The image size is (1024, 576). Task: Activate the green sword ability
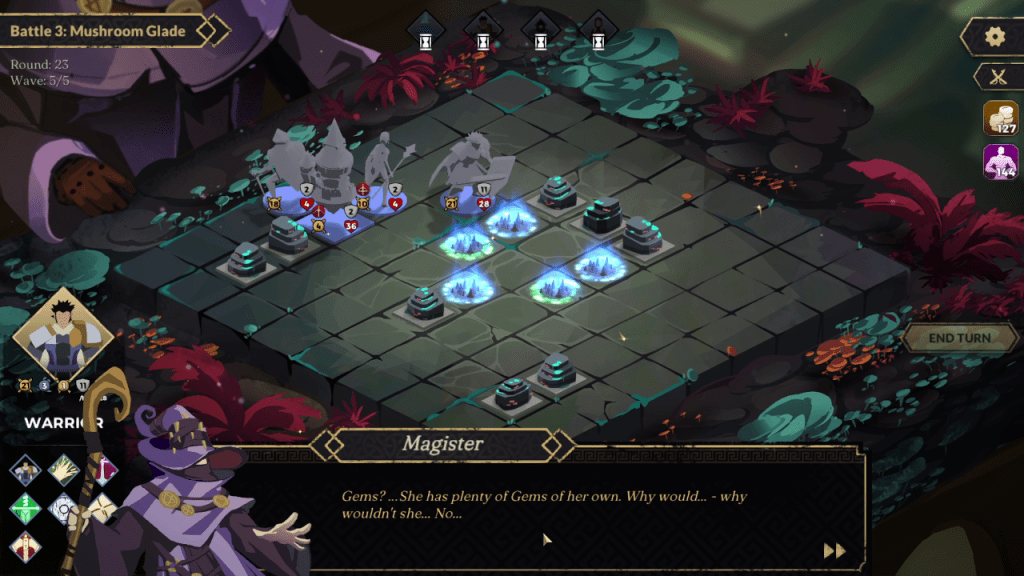pyautogui.click(x=24, y=508)
